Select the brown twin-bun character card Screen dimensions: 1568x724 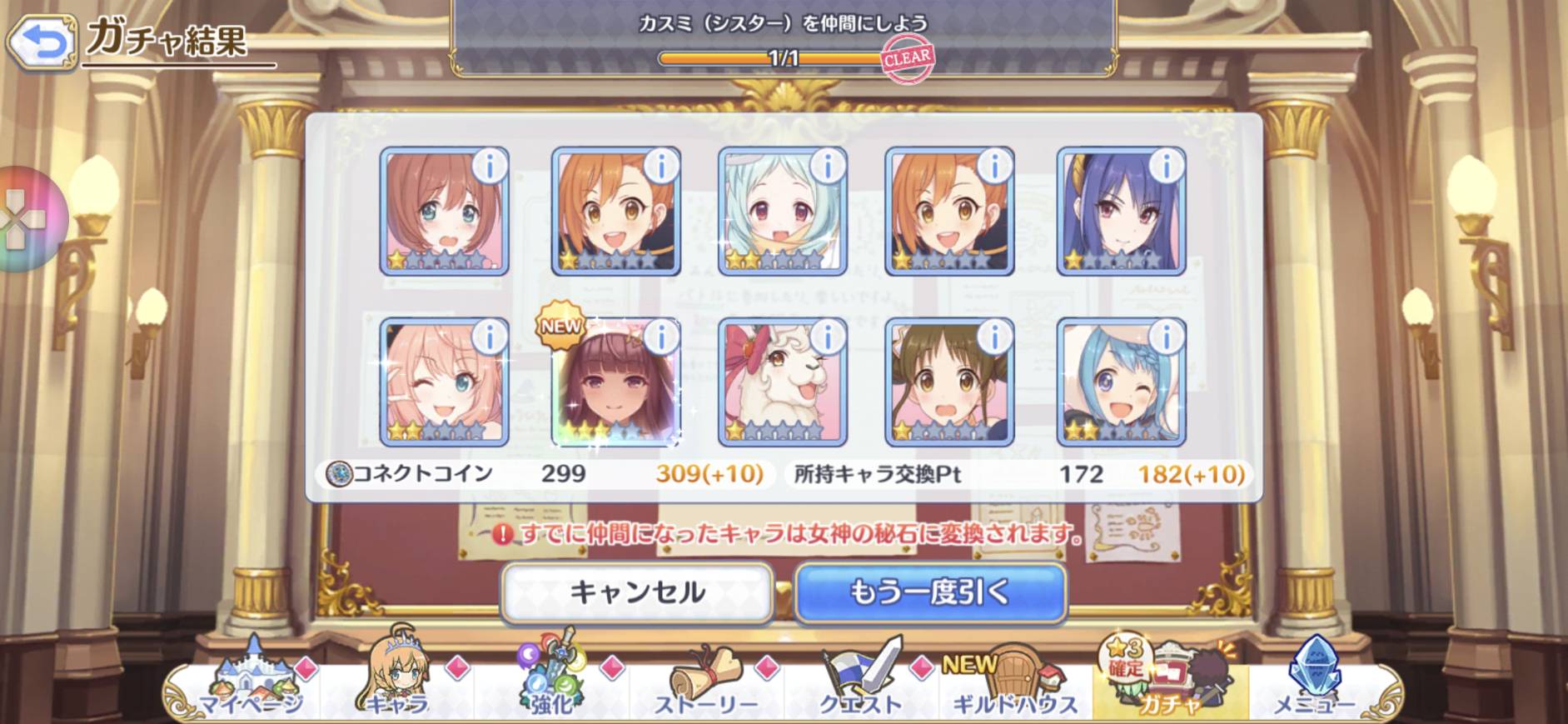pyautogui.click(x=948, y=383)
